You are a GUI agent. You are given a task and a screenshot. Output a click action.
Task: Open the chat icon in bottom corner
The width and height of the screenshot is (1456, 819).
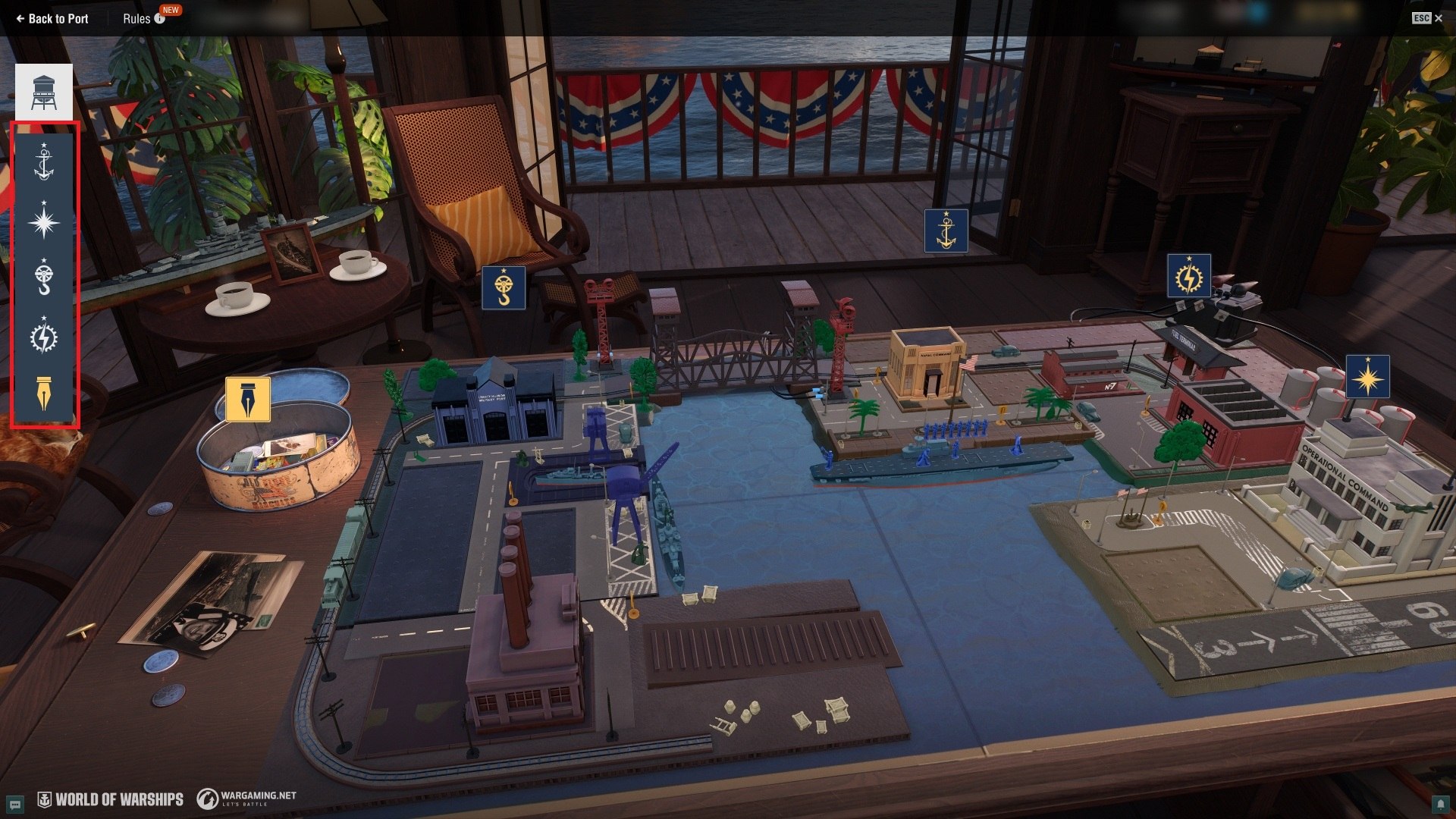(14, 804)
